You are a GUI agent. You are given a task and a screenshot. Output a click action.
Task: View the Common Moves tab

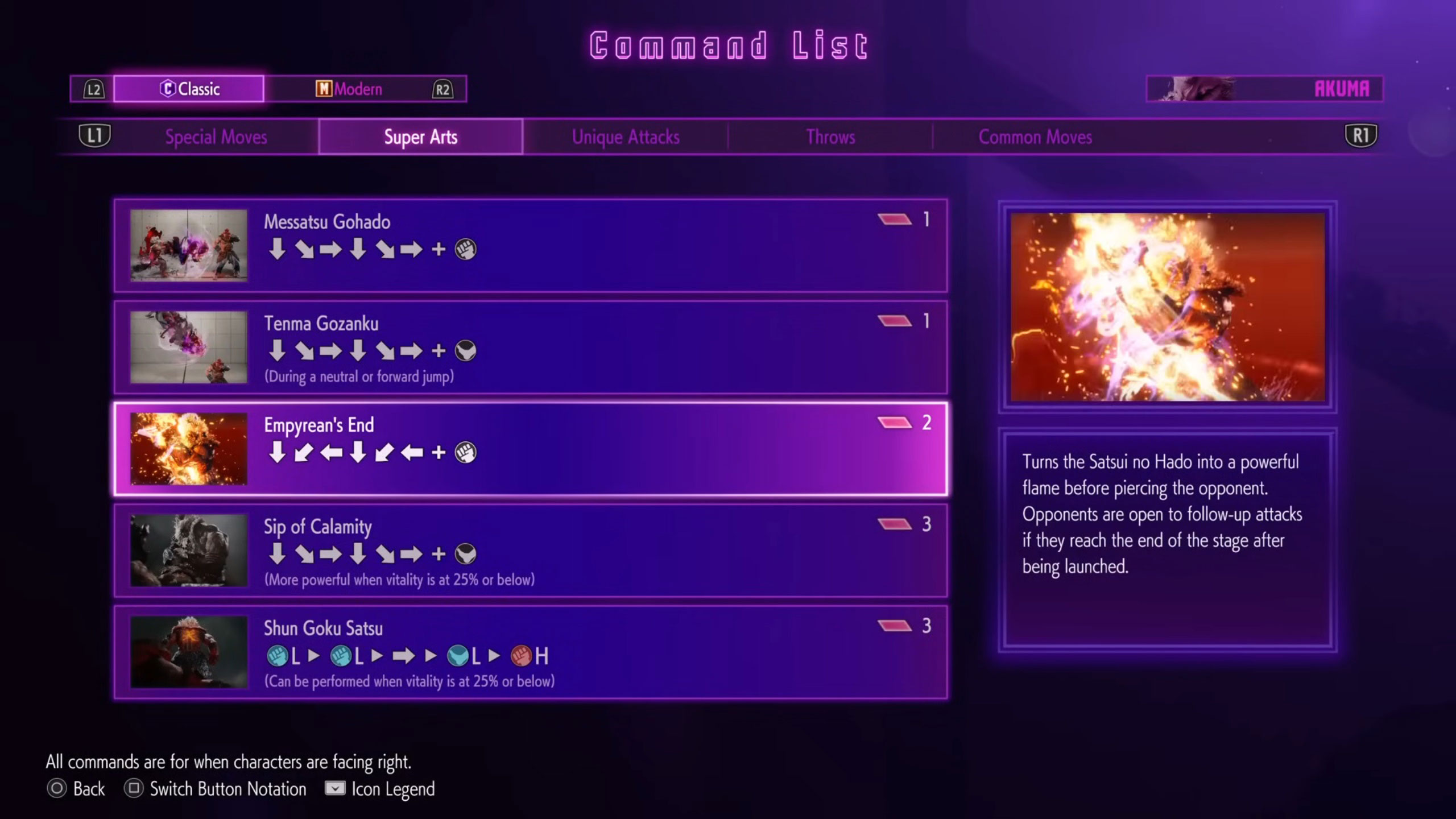tap(1035, 136)
